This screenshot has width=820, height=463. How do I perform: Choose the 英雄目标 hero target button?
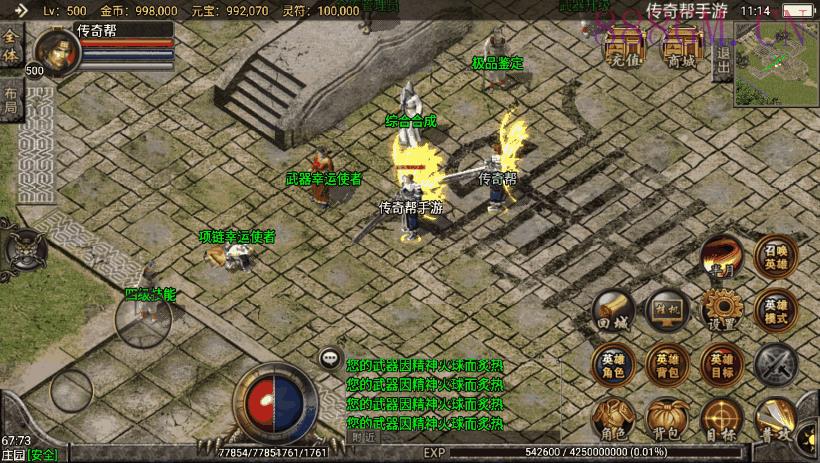click(x=721, y=364)
